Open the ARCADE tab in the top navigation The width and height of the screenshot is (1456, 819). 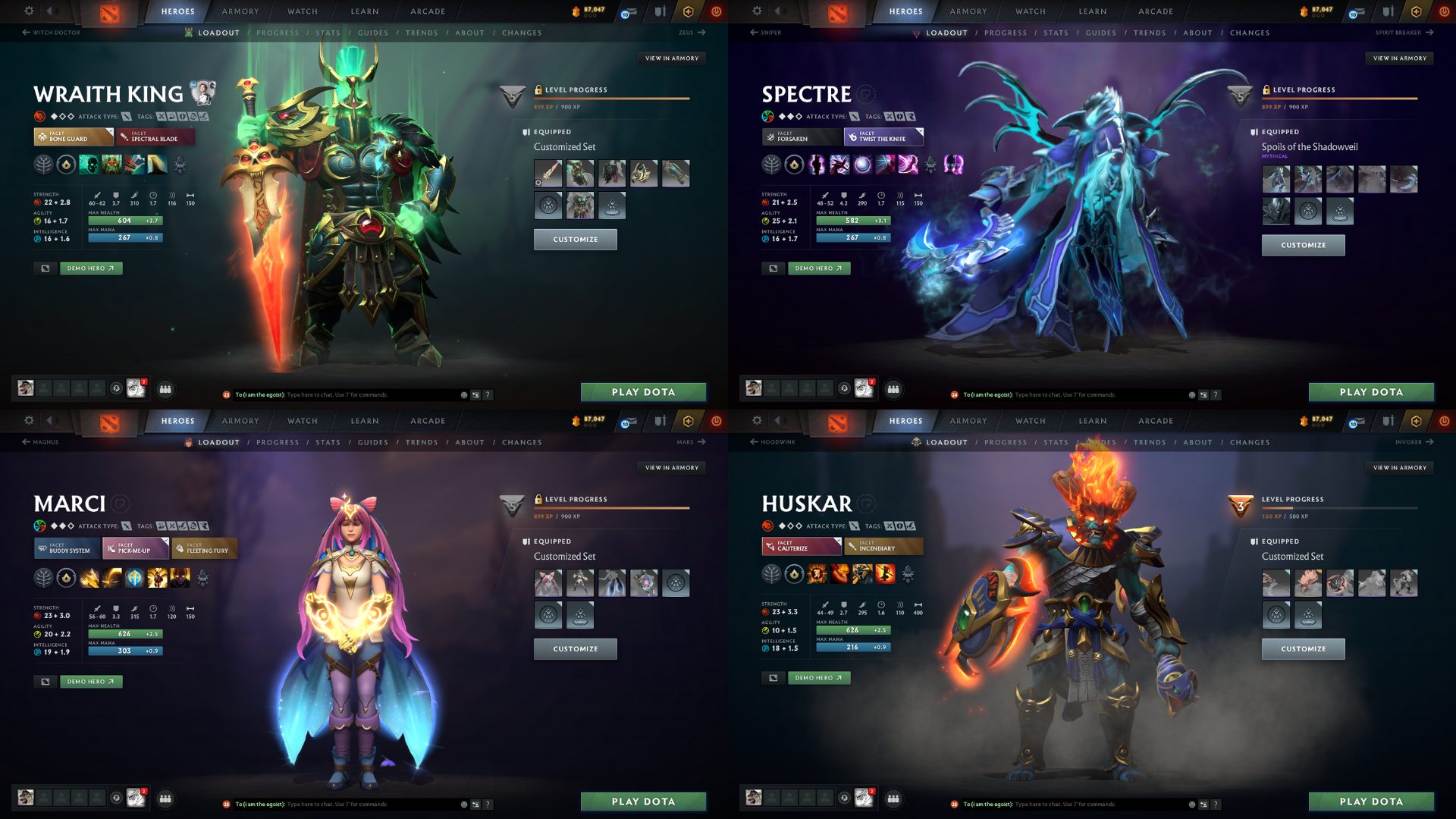(x=427, y=11)
